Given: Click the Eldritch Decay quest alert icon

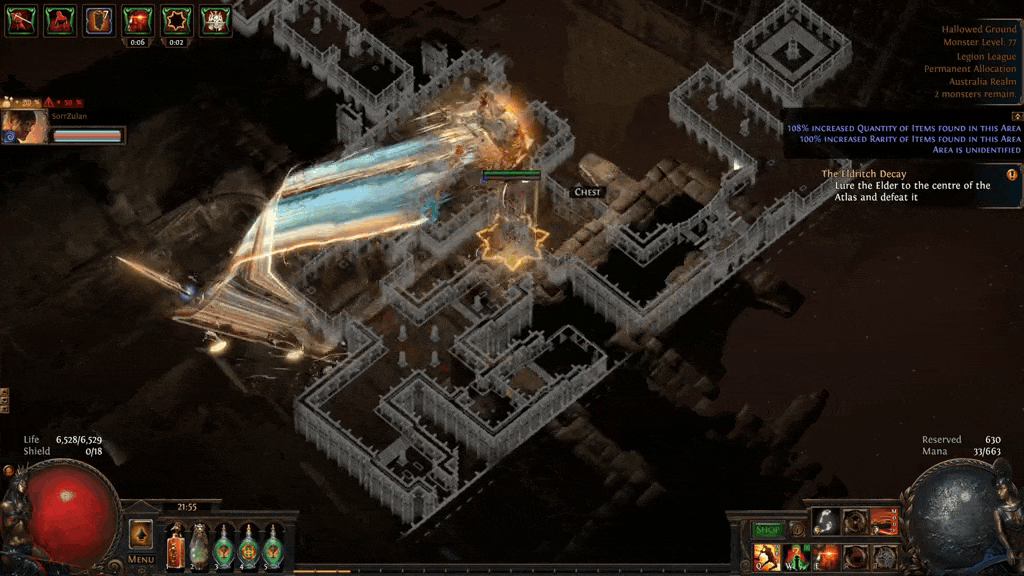Looking at the screenshot, I should click(1011, 174).
